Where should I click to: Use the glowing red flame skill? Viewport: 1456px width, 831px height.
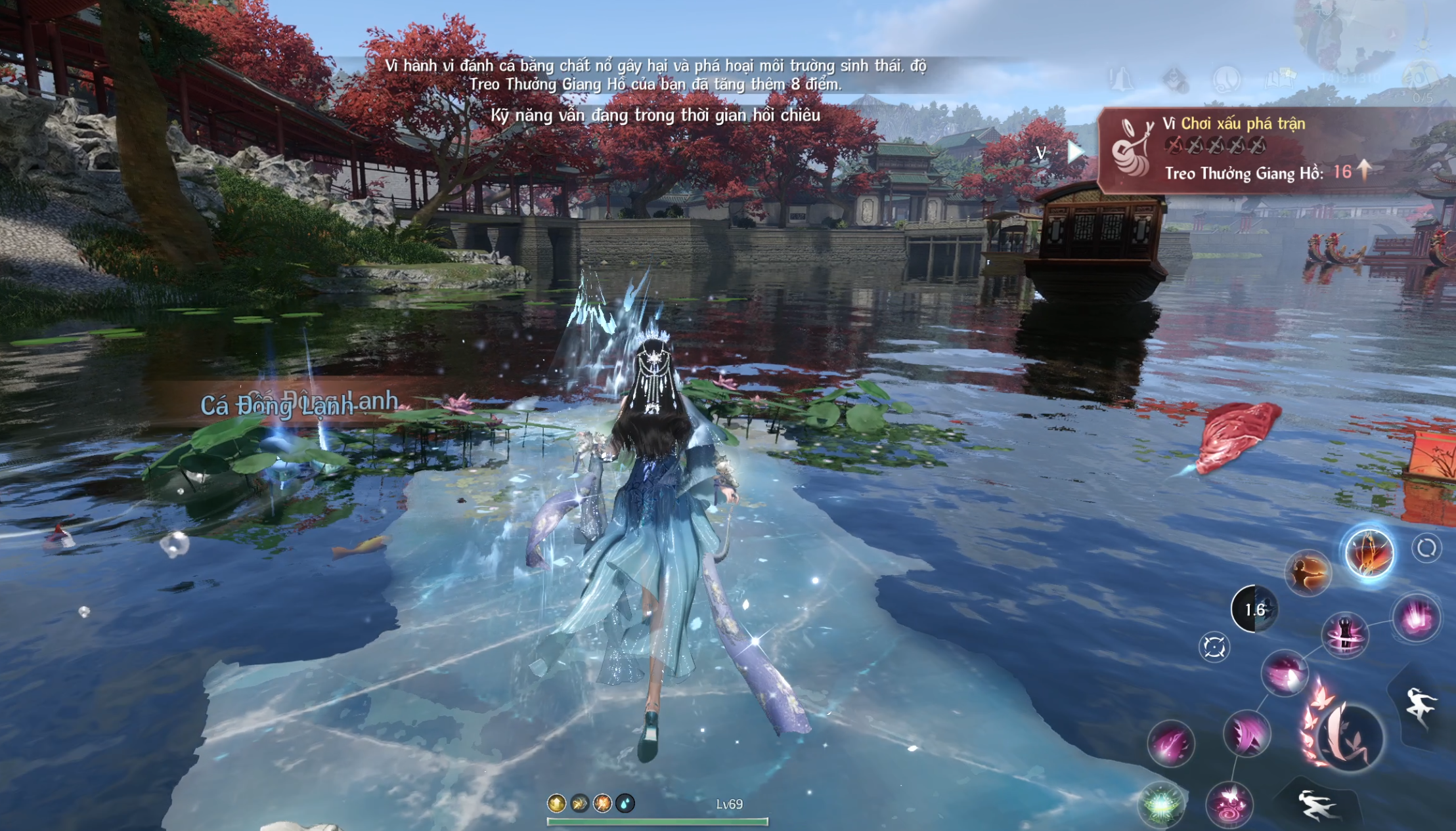coord(1369,553)
